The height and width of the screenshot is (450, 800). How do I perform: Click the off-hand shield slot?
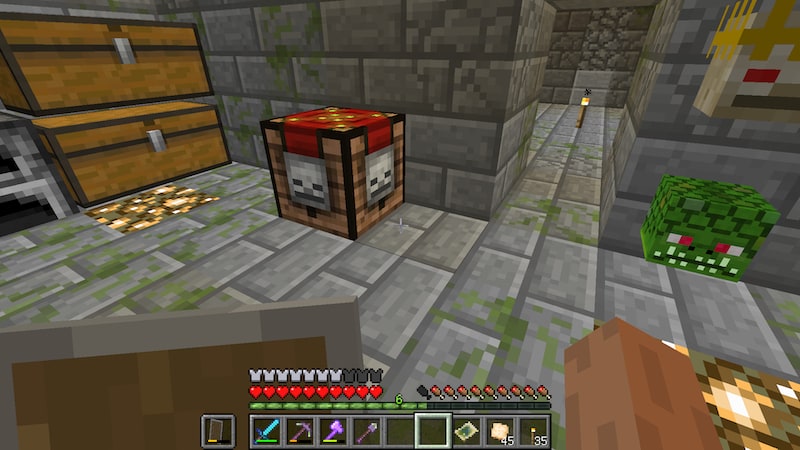218,431
